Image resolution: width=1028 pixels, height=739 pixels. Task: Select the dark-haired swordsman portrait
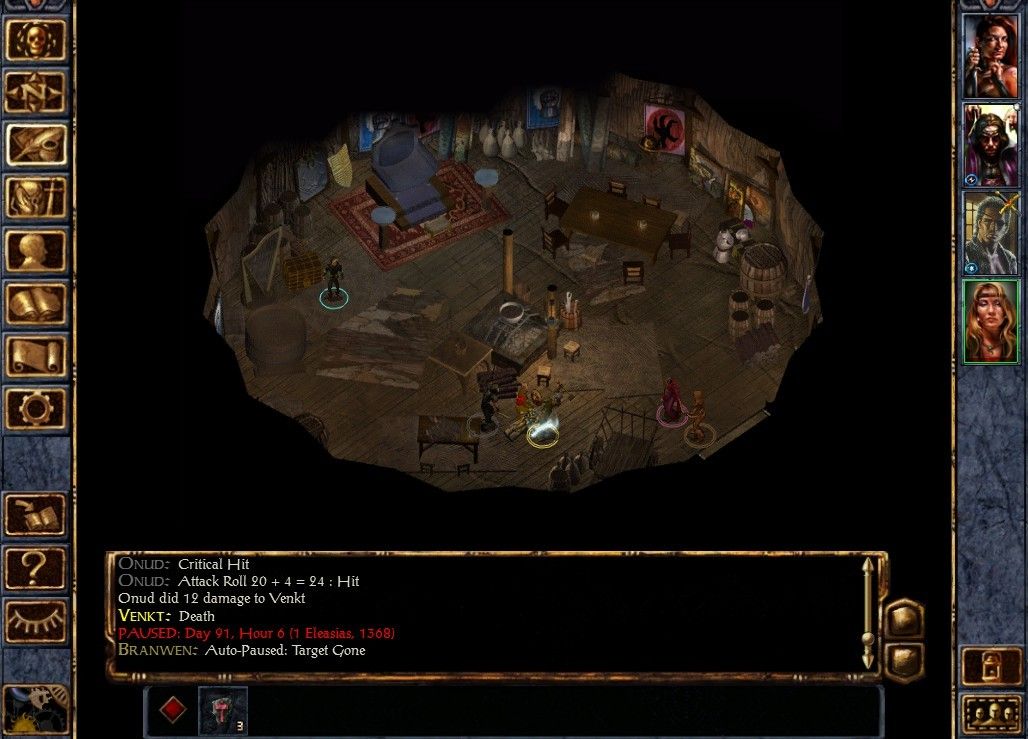990,232
